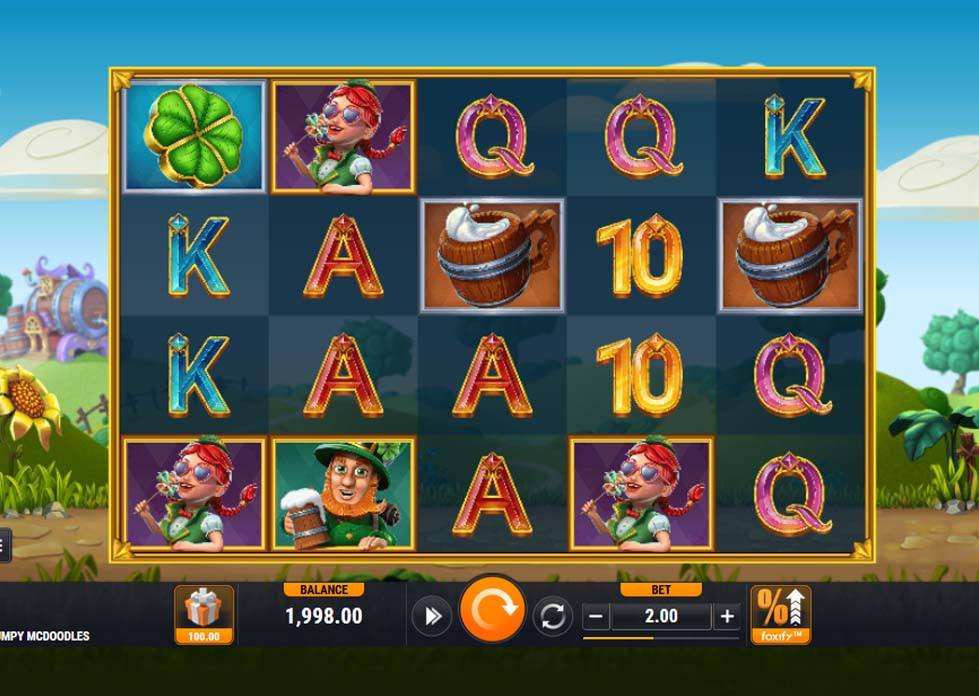Select the 2.00 bet amount field

point(661,616)
